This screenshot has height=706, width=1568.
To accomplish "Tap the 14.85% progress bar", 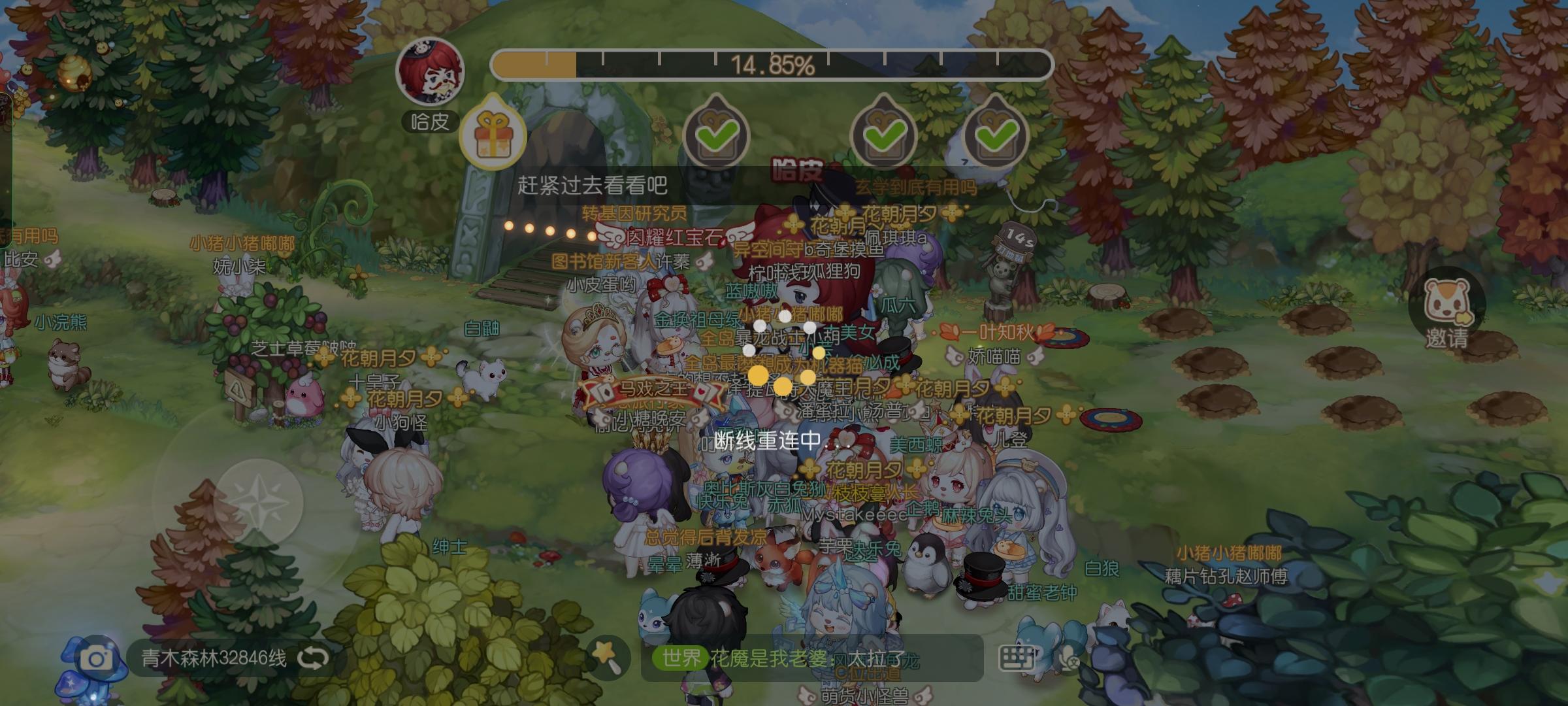I will (x=771, y=65).
